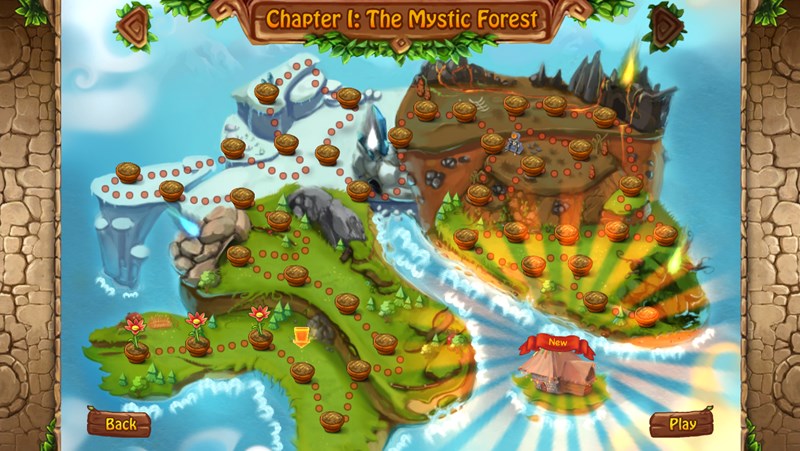Click the Back button

119,423
